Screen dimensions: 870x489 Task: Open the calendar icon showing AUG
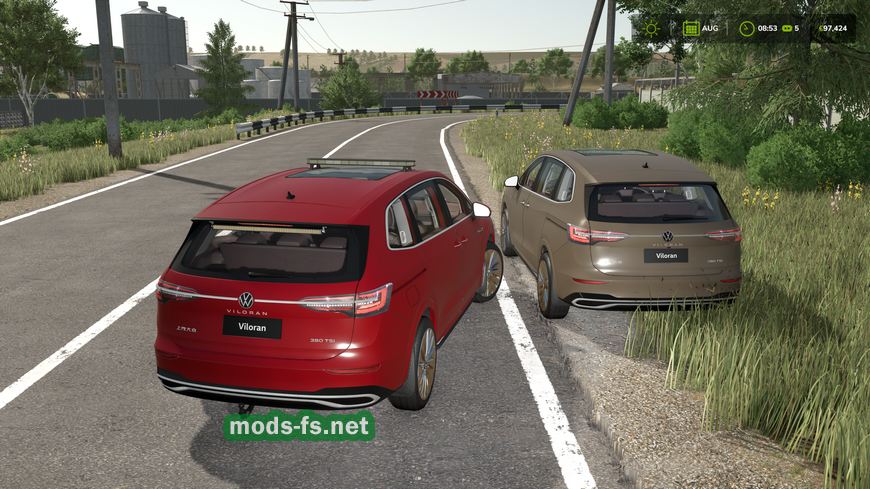click(x=691, y=28)
